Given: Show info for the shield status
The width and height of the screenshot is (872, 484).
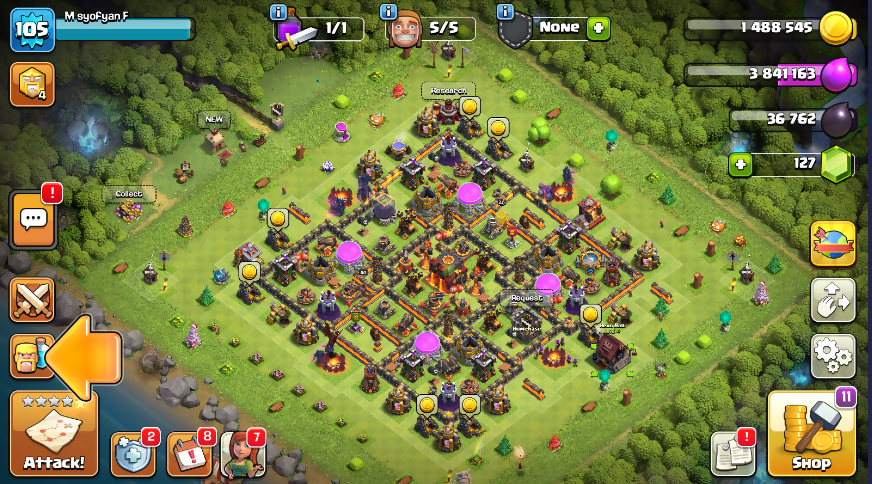Looking at the screenshot, I should 505,11.
